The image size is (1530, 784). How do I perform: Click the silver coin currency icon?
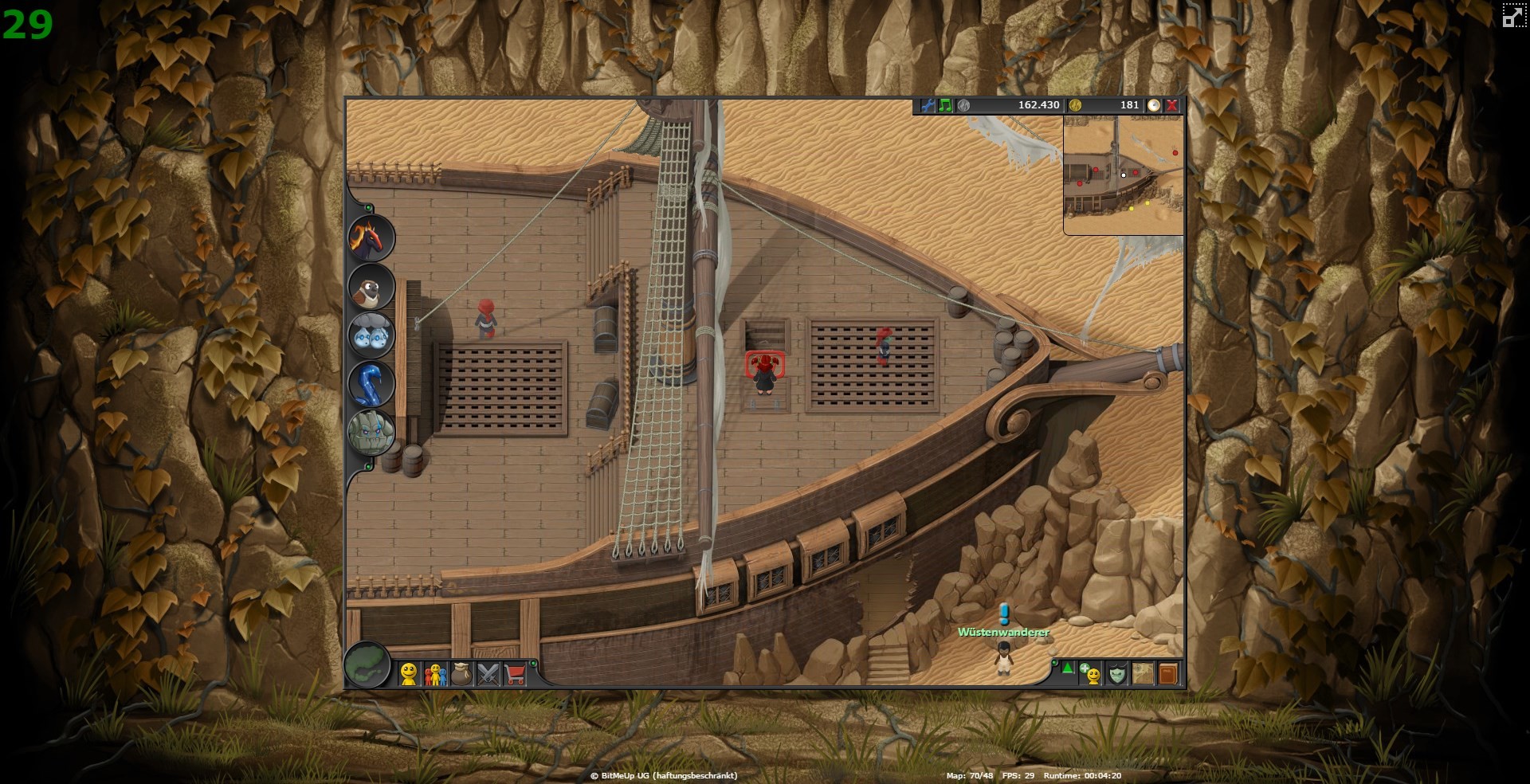[x=963, y=104]
